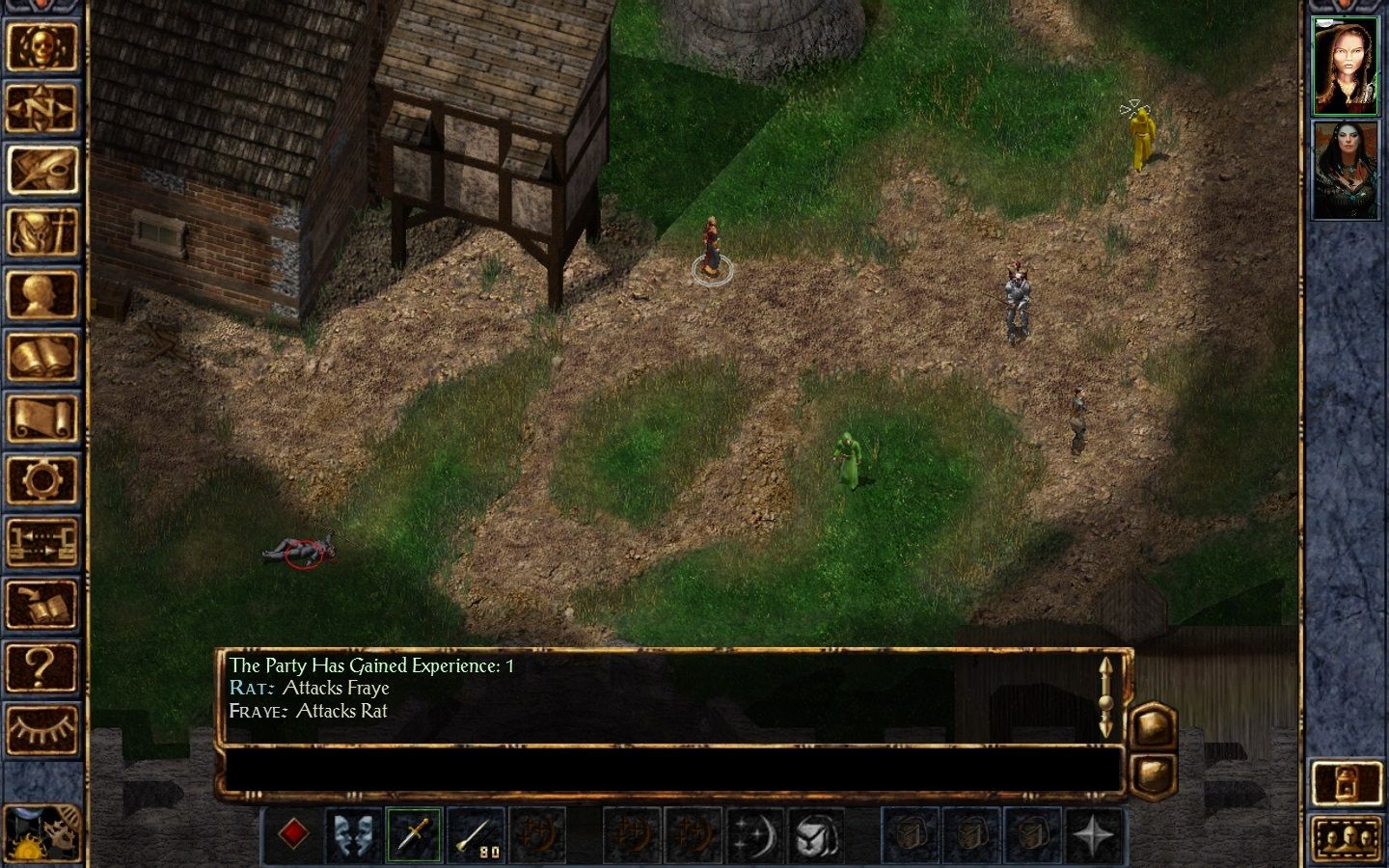Toggle party AI with the lantern button

(x=1346, y=782)
